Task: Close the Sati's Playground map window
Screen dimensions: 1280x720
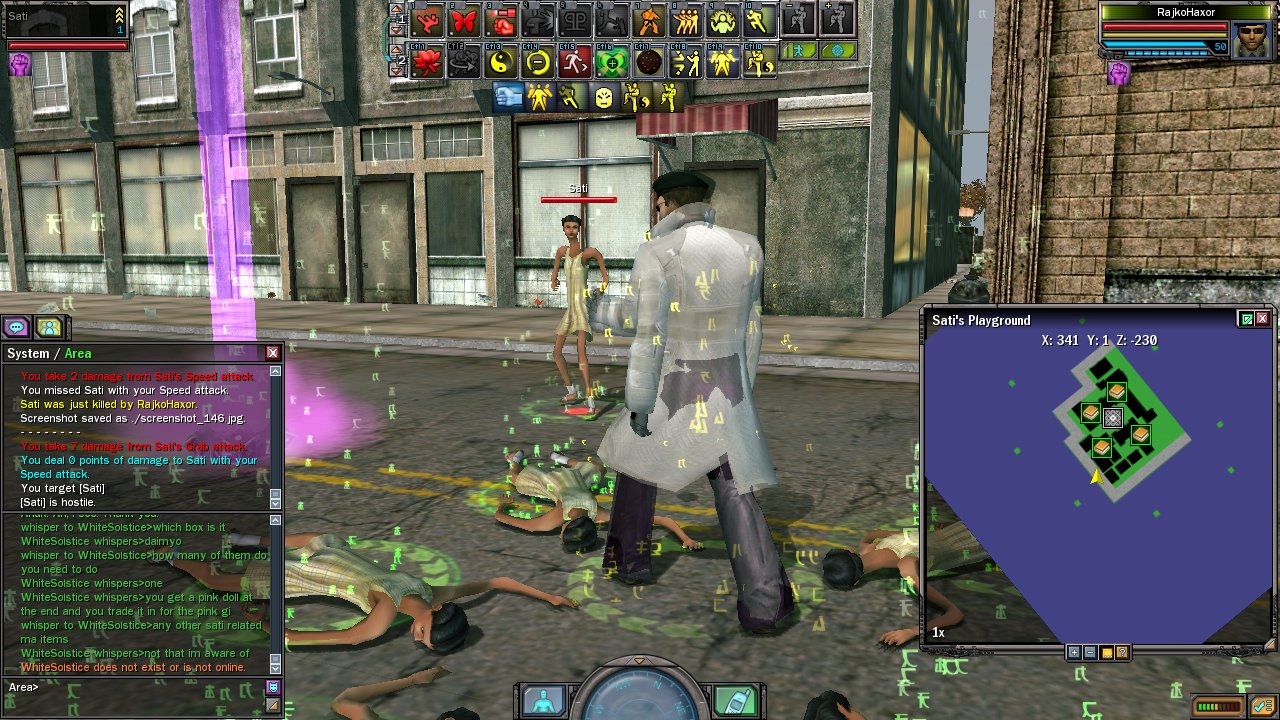Action: click(x=1262, y=319)
